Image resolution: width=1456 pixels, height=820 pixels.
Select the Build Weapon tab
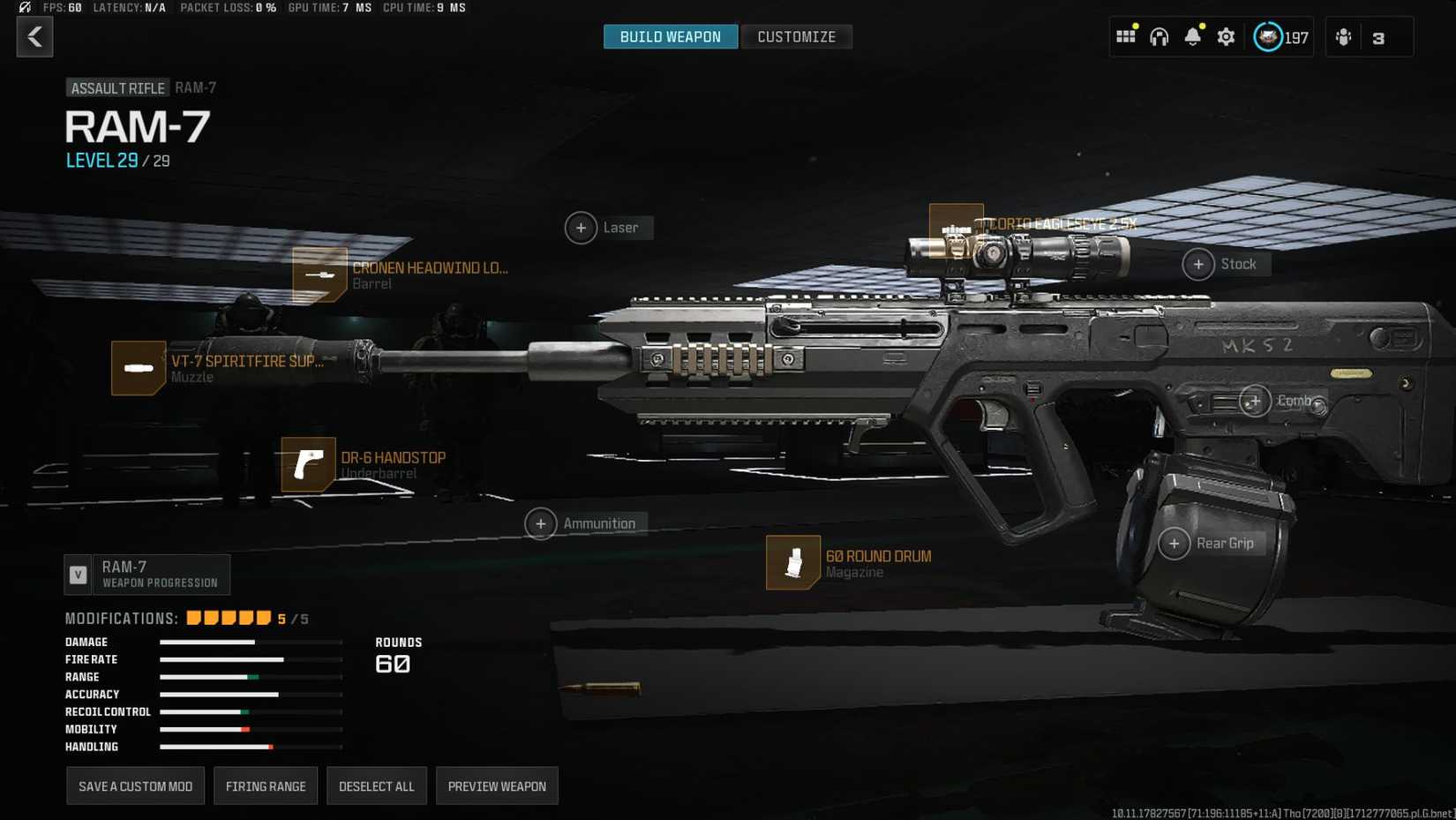coord(670,36)
